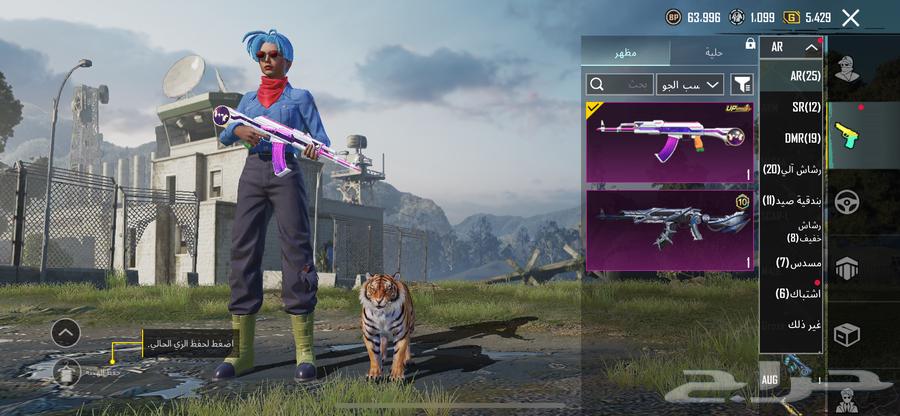Open the sort order dropdown

(690, 84)
